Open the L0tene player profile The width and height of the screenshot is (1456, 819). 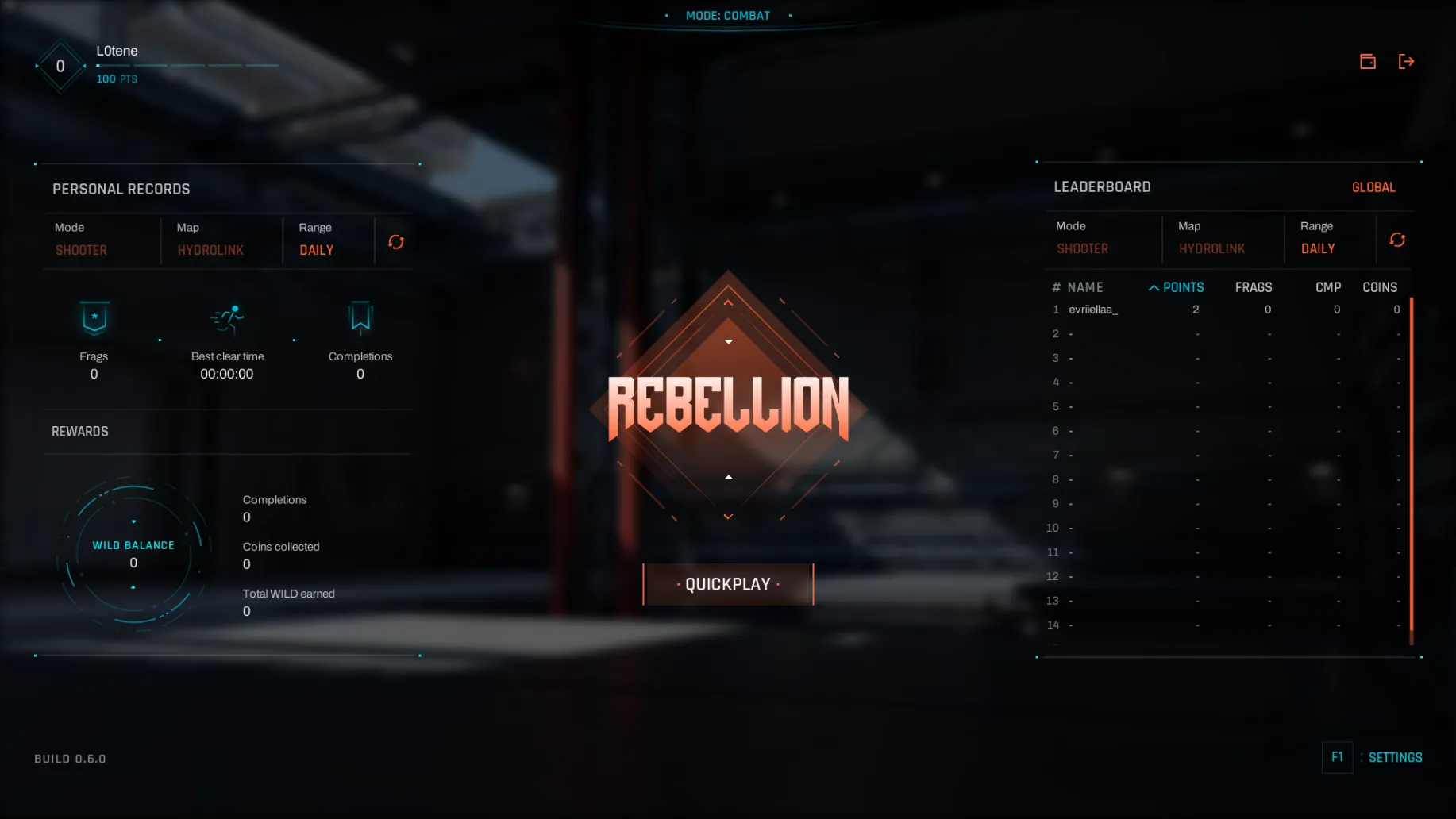(x=117, y=51)
